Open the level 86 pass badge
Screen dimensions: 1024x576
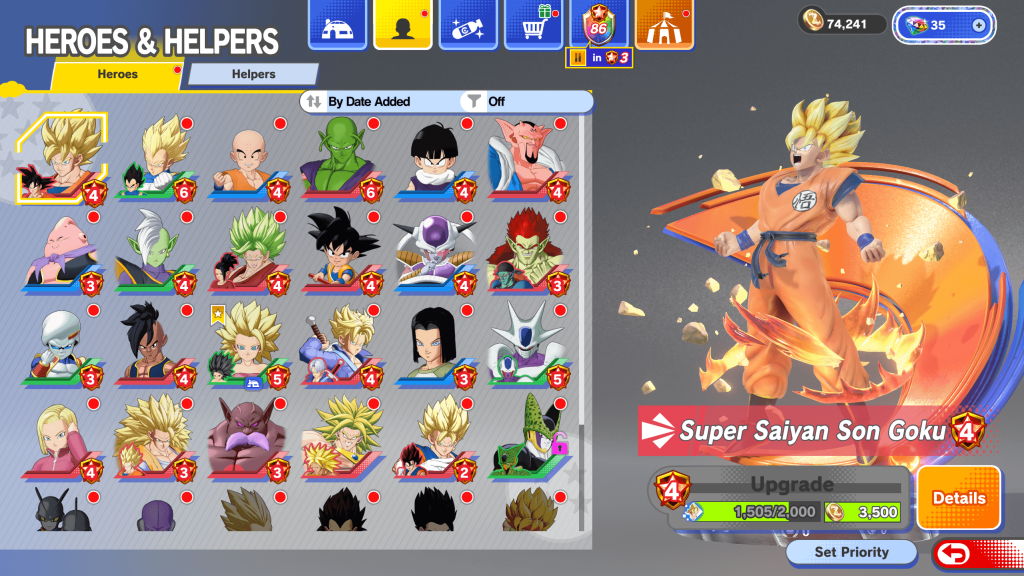pos(599,25)
